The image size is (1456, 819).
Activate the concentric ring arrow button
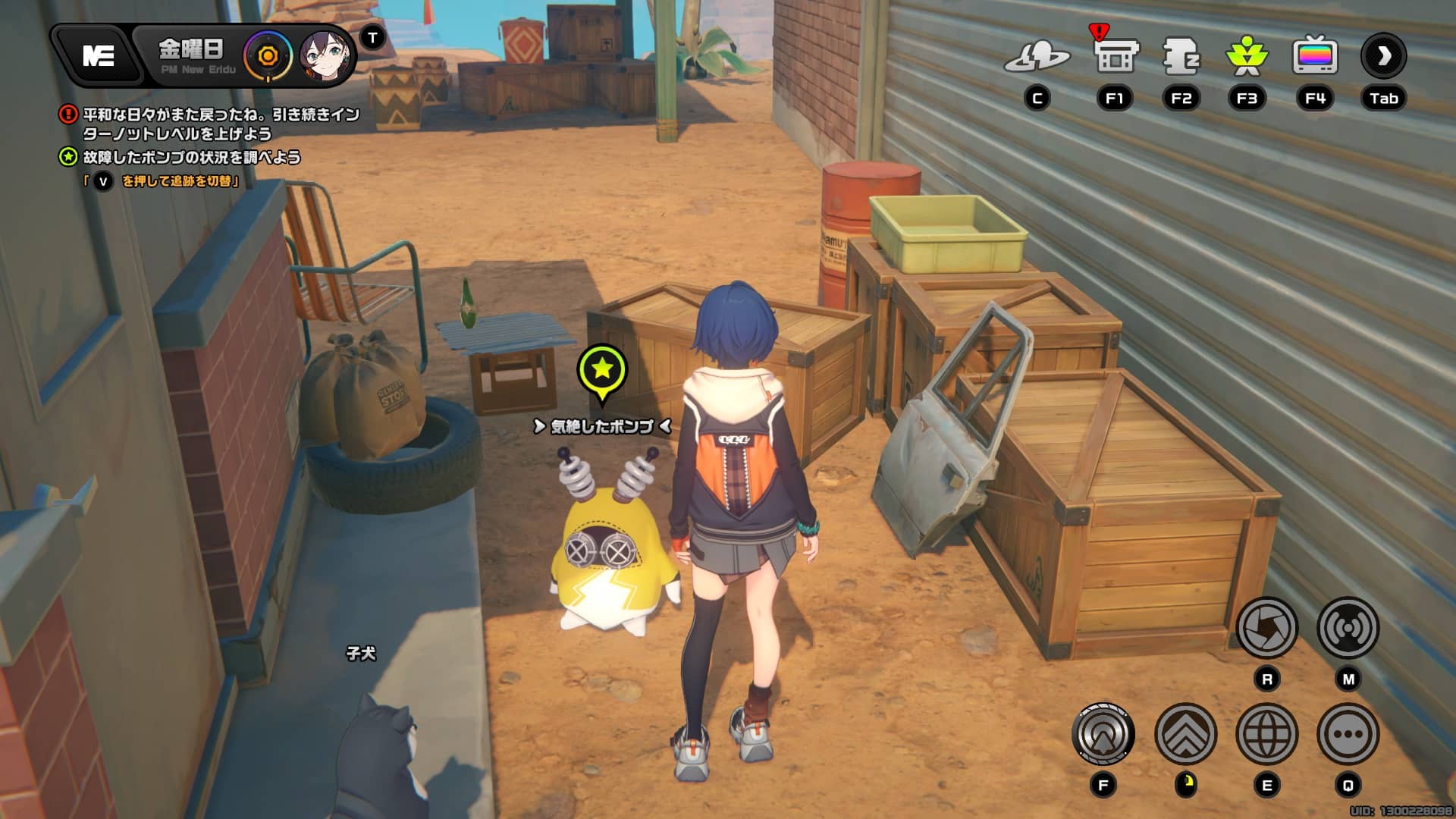point(1103,734)
